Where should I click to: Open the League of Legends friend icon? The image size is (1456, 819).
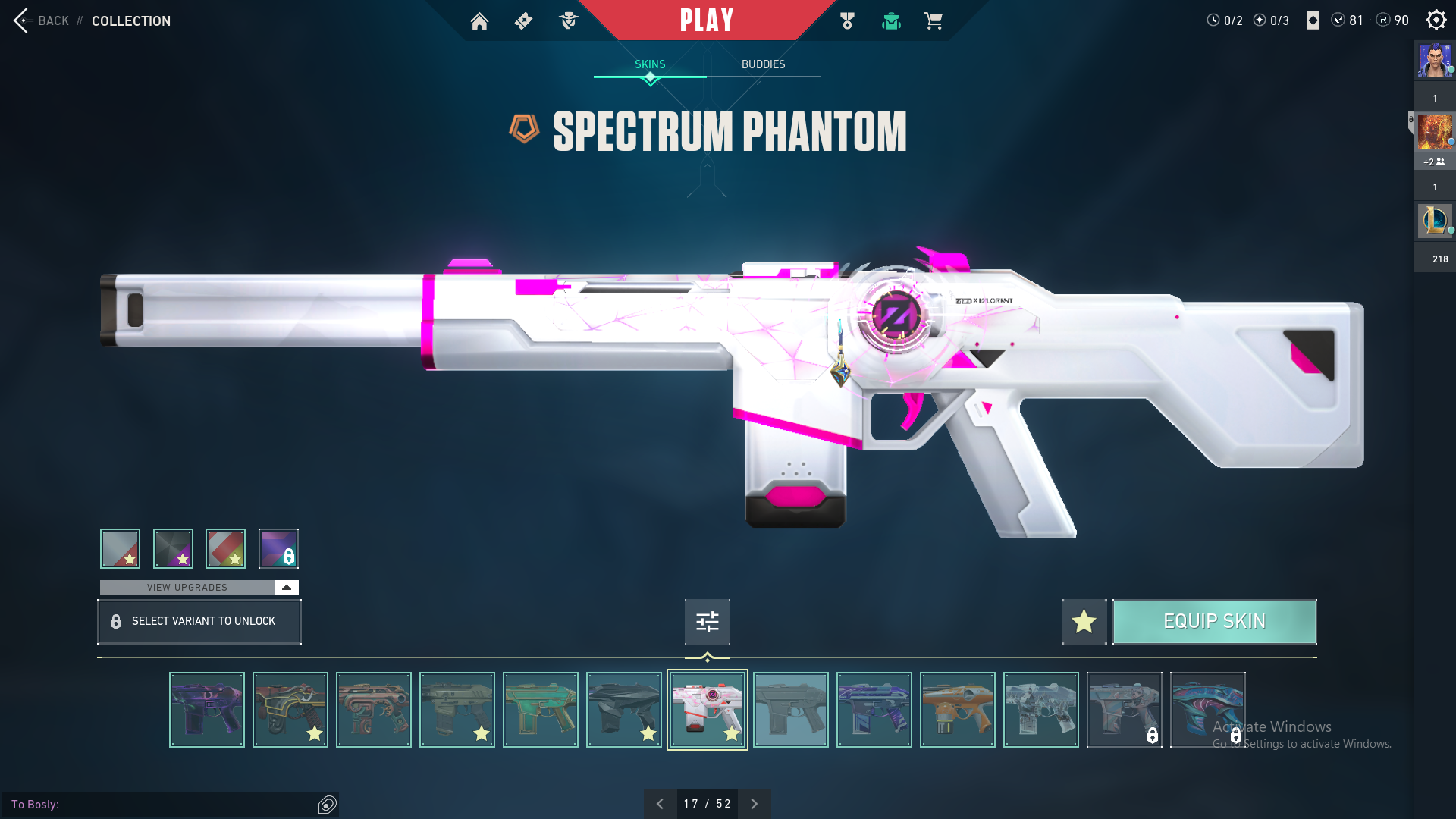tap(1435, 221)
